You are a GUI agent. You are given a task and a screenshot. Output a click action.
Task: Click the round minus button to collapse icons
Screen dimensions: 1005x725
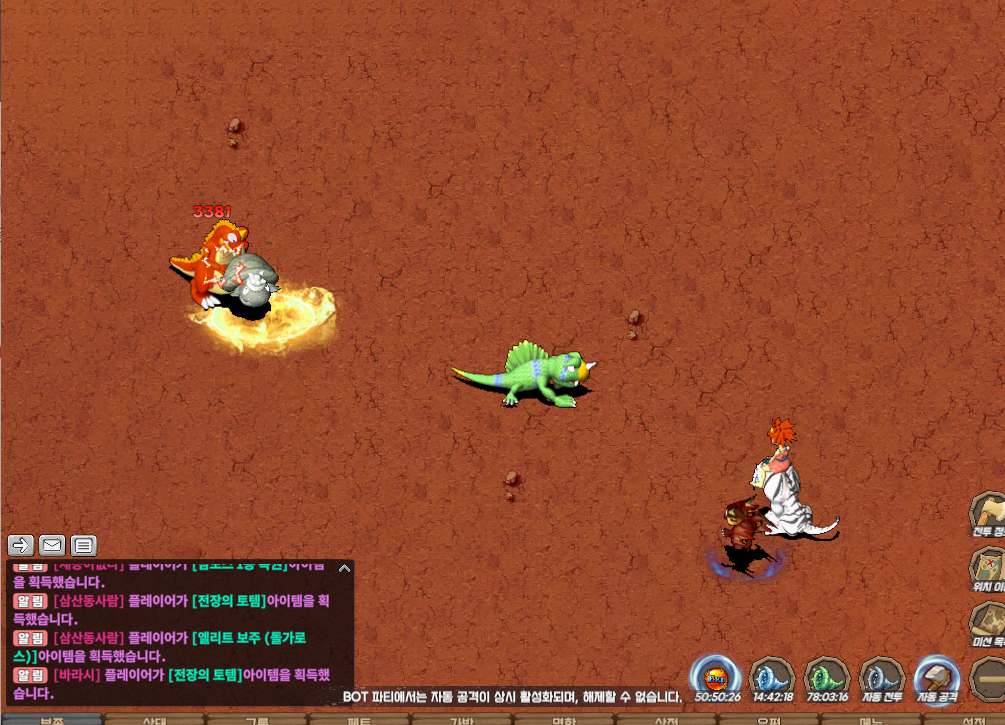point(990,678)
